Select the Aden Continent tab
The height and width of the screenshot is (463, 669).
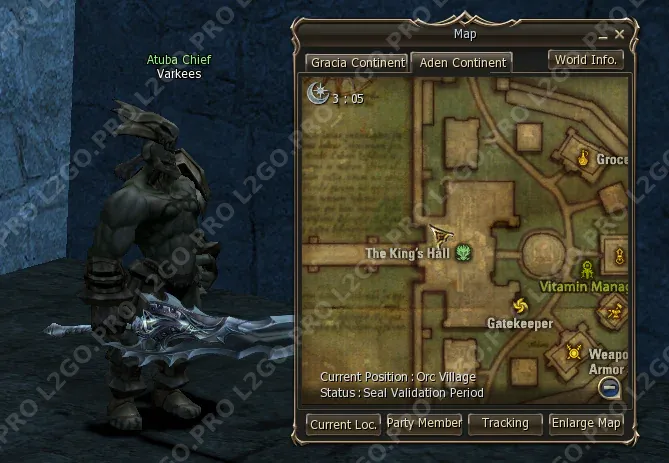pyautogui.click(x=462, y=63)
